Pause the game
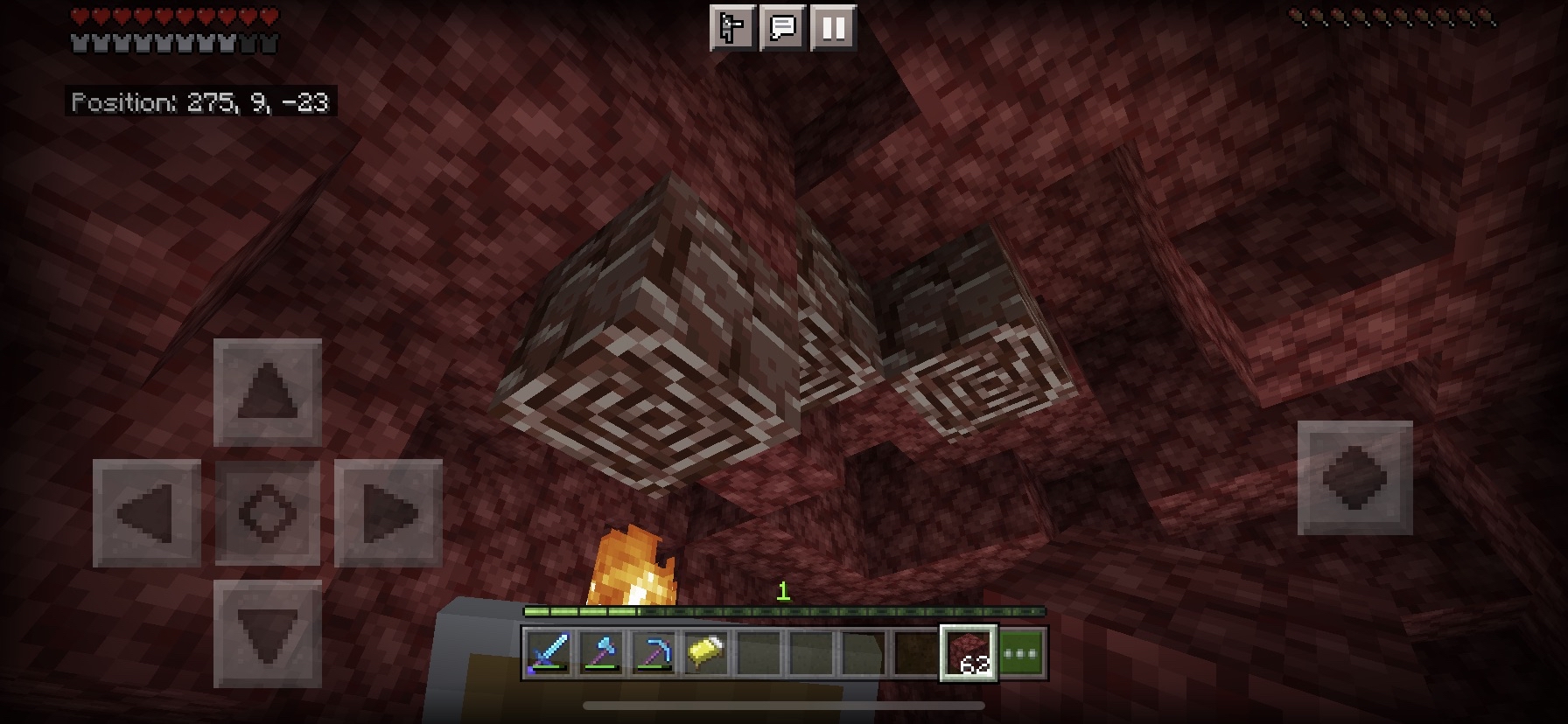 pyautogui.click(x=833, y=28)
